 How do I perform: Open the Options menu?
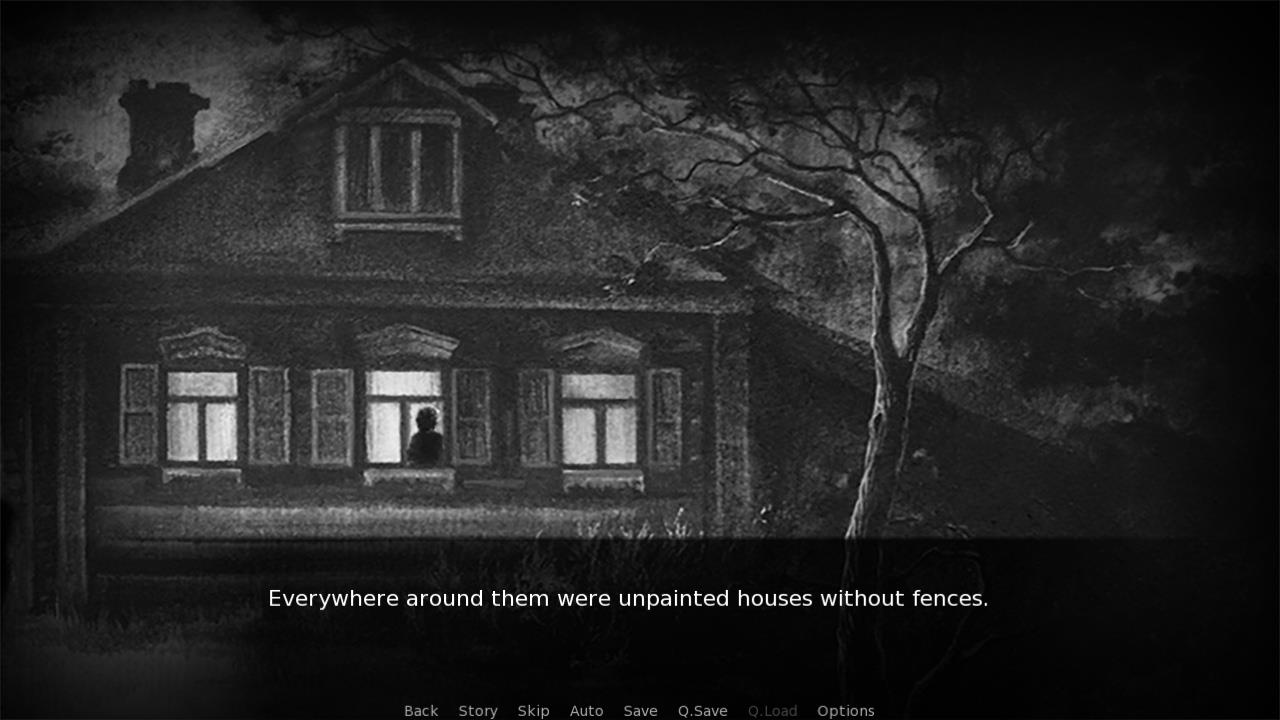tap(845, 710)
